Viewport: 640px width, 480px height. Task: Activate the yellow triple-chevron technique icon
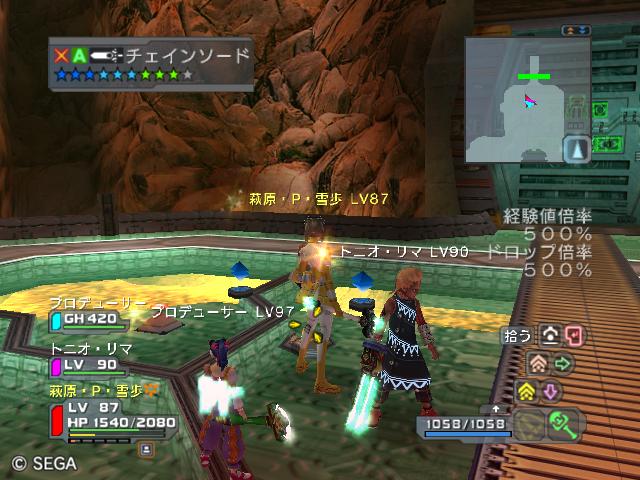[526, 390]
